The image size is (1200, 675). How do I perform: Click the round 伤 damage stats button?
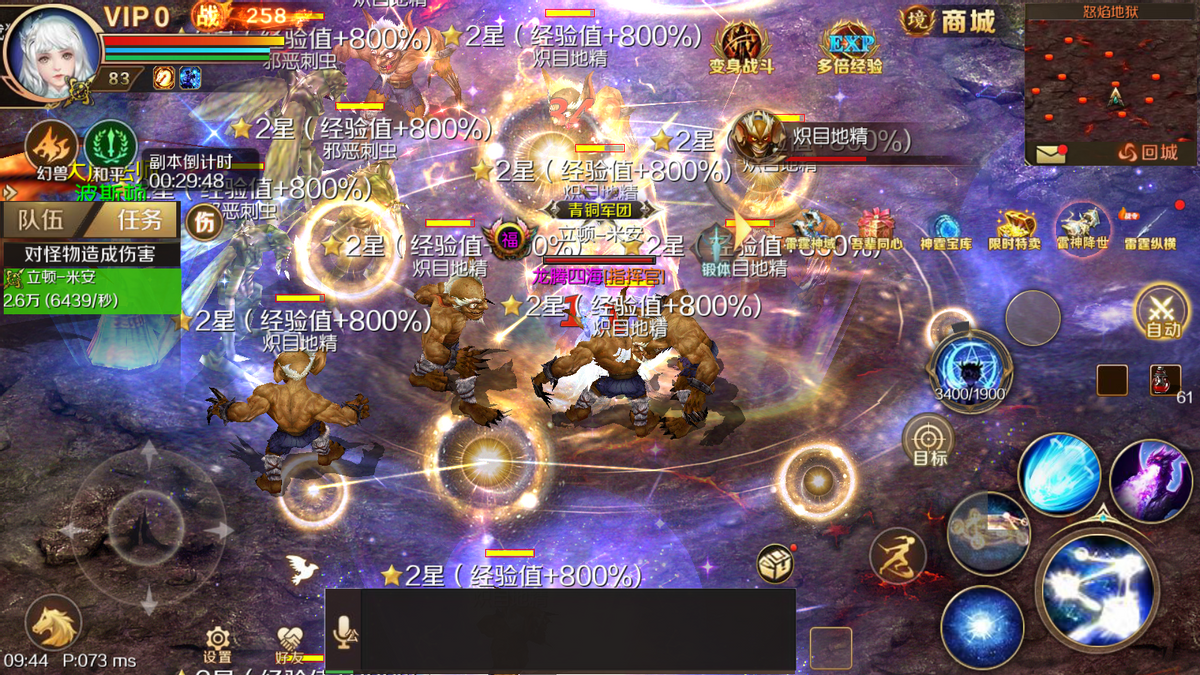pyautogui.click(x=205, y=222)
